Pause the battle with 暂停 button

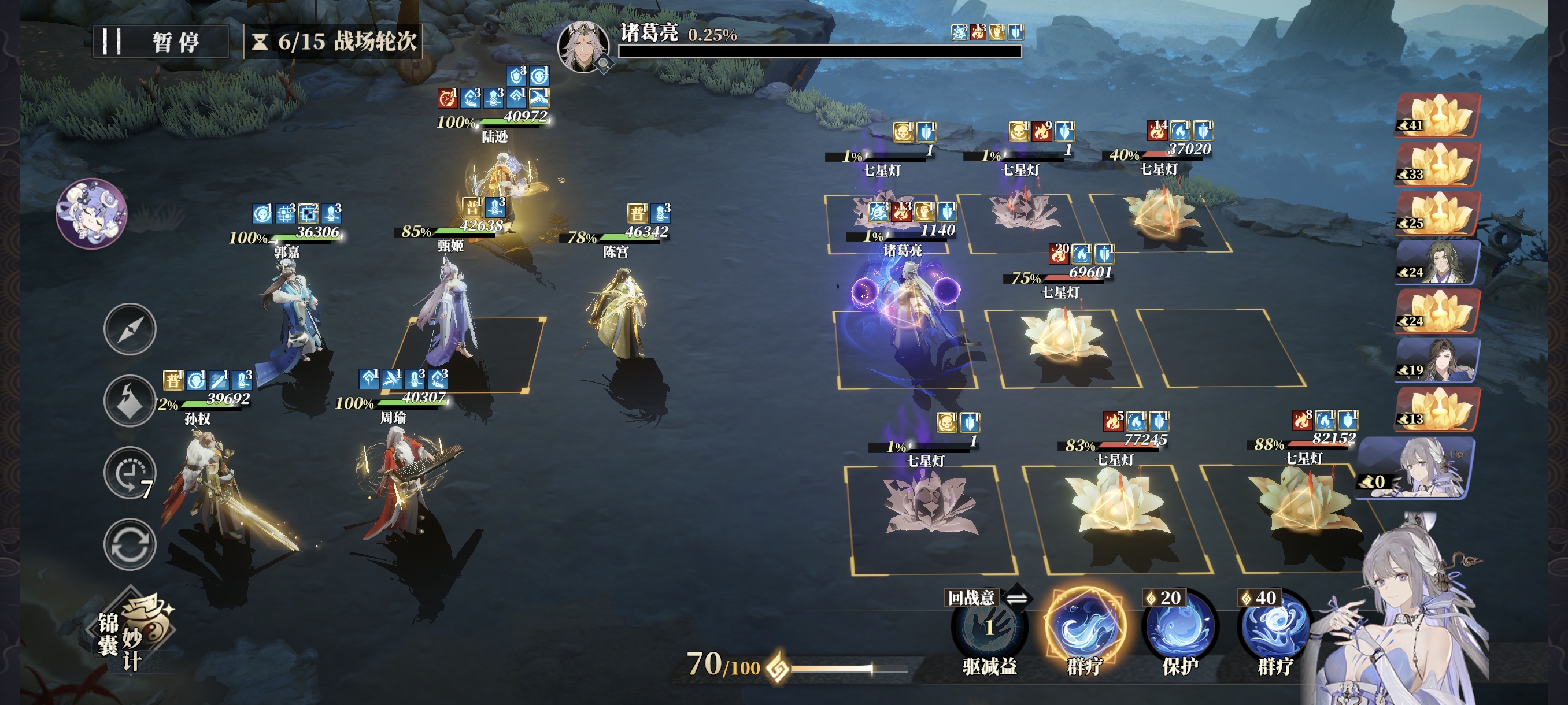(x=161, y=42)
